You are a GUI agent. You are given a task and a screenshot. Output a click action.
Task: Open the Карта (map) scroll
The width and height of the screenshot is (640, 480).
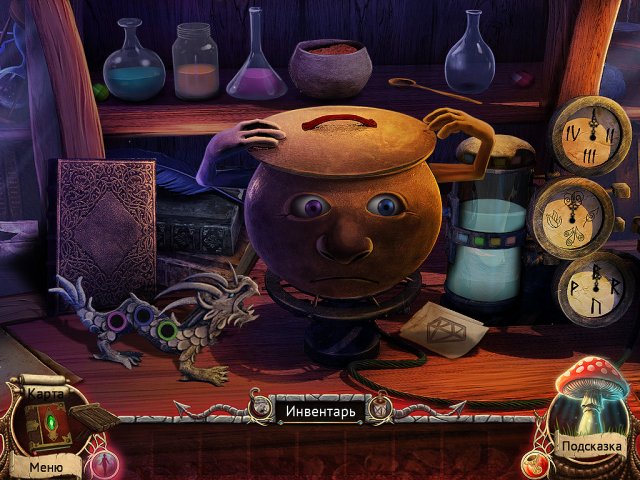click(x=45, y=394)
